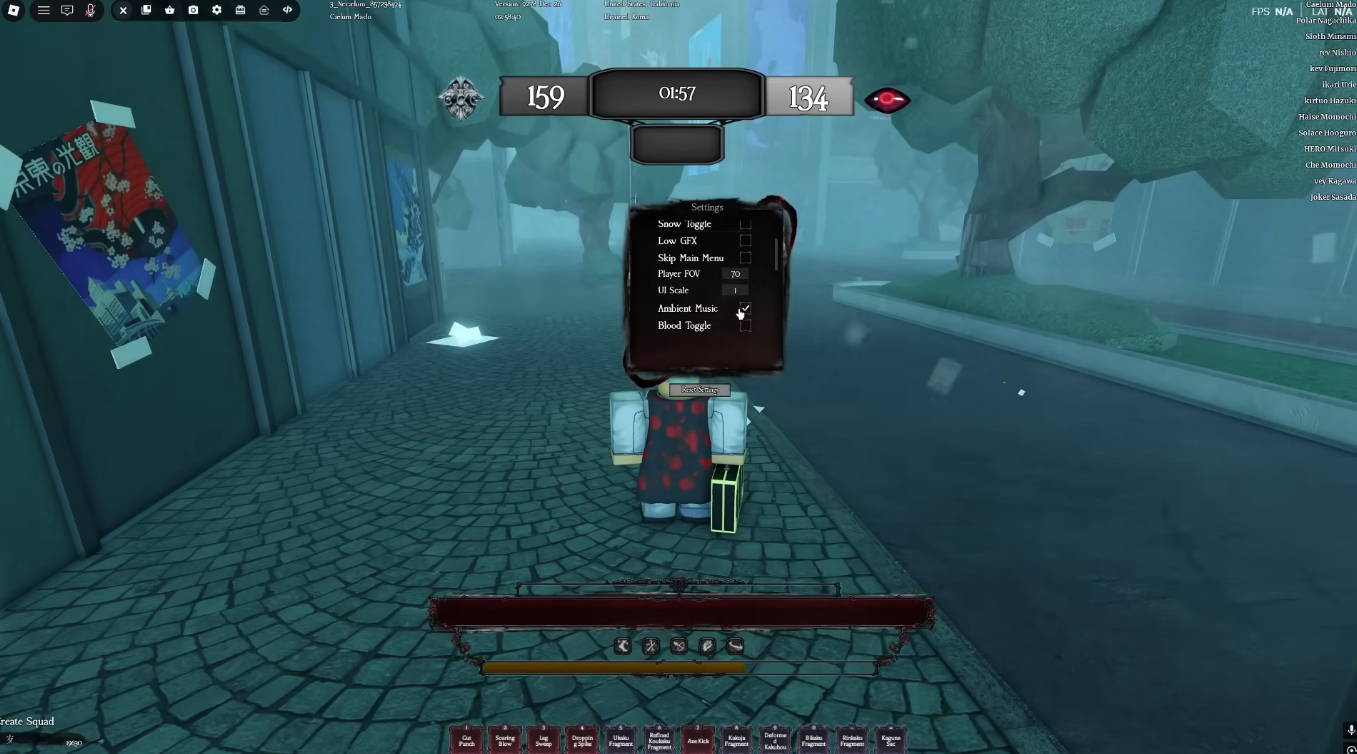This screenshot has width=1357, height=754.
Task: Open the Dropping Spike ability slot
Action: (582, 738)
